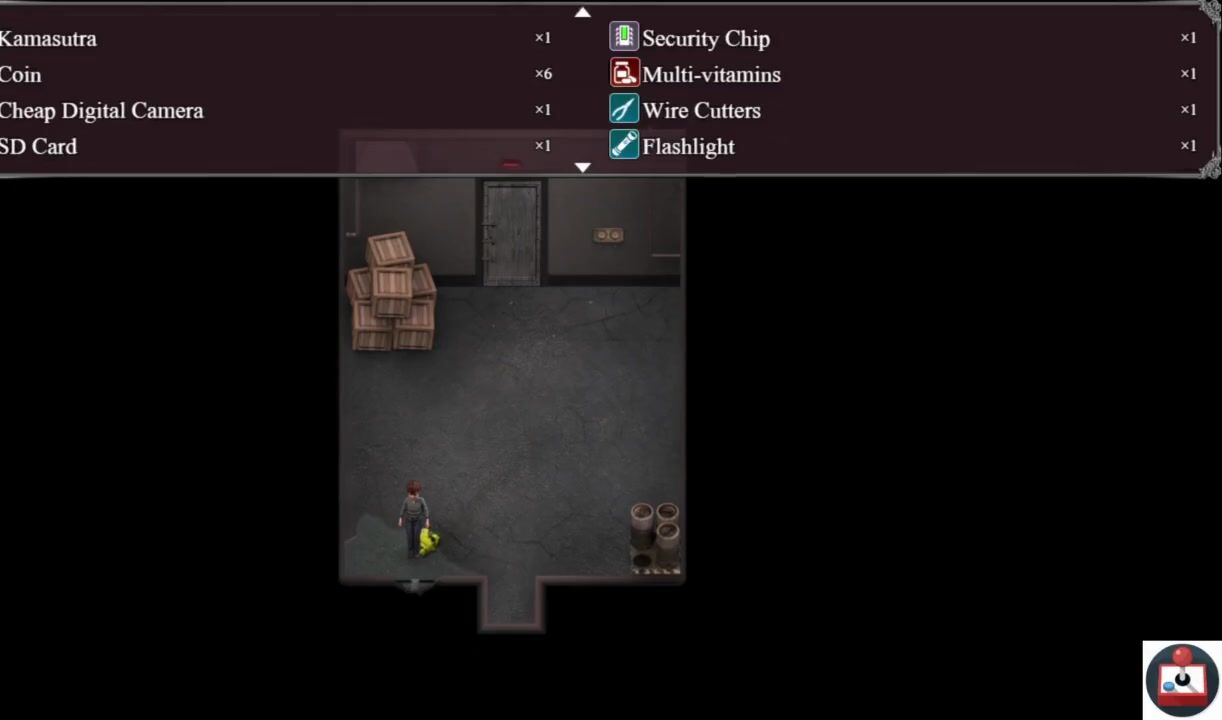Click the down arrow below item list

(583, 168)
